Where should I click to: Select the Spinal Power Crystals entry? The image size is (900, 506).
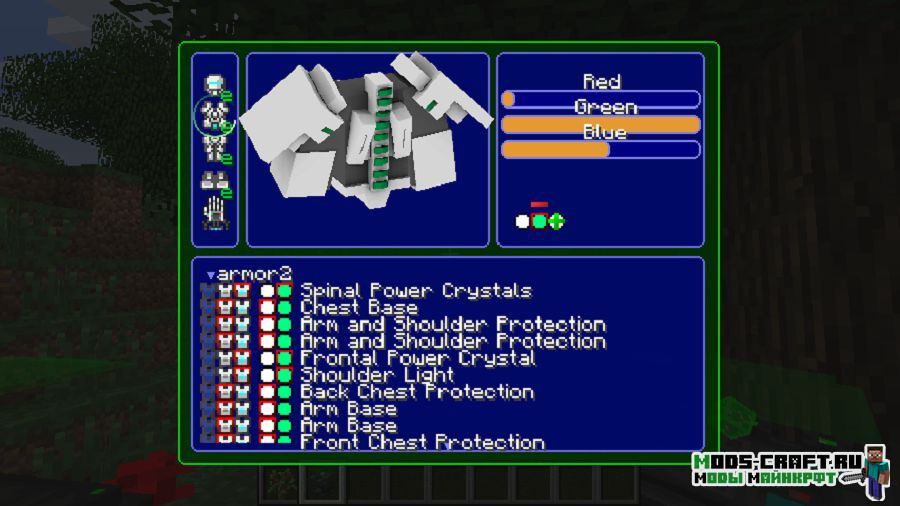pyautogui.click(x=415, y=291)
